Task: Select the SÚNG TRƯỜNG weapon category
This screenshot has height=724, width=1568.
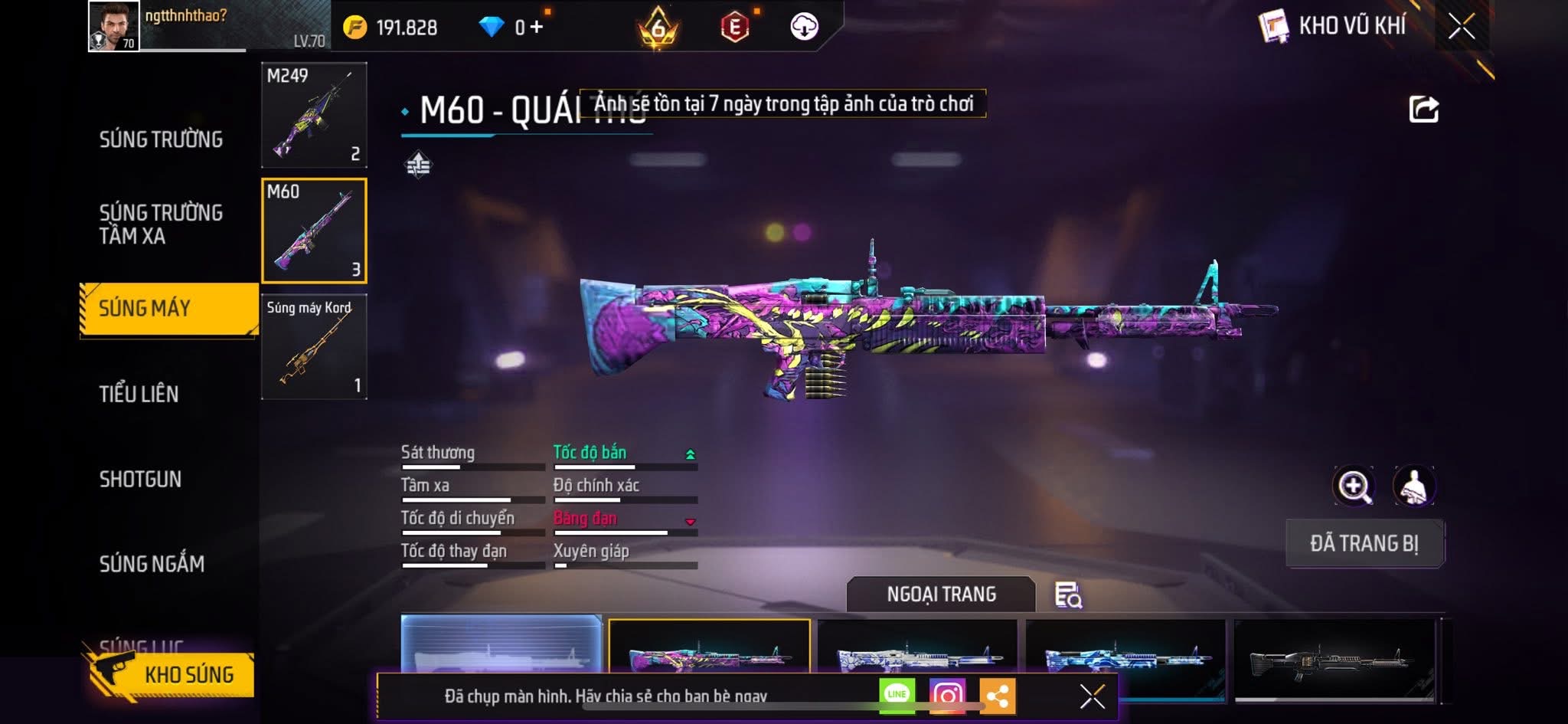Action: (161, 139)
